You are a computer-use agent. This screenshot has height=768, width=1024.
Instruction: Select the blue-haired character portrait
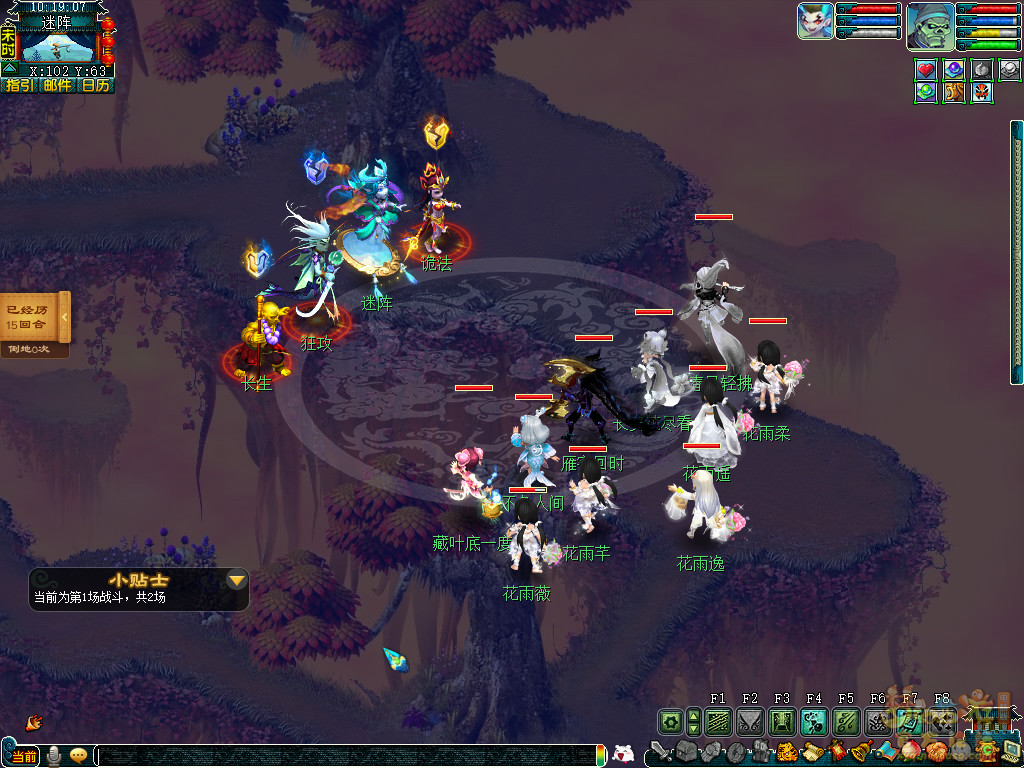(815, 21)
